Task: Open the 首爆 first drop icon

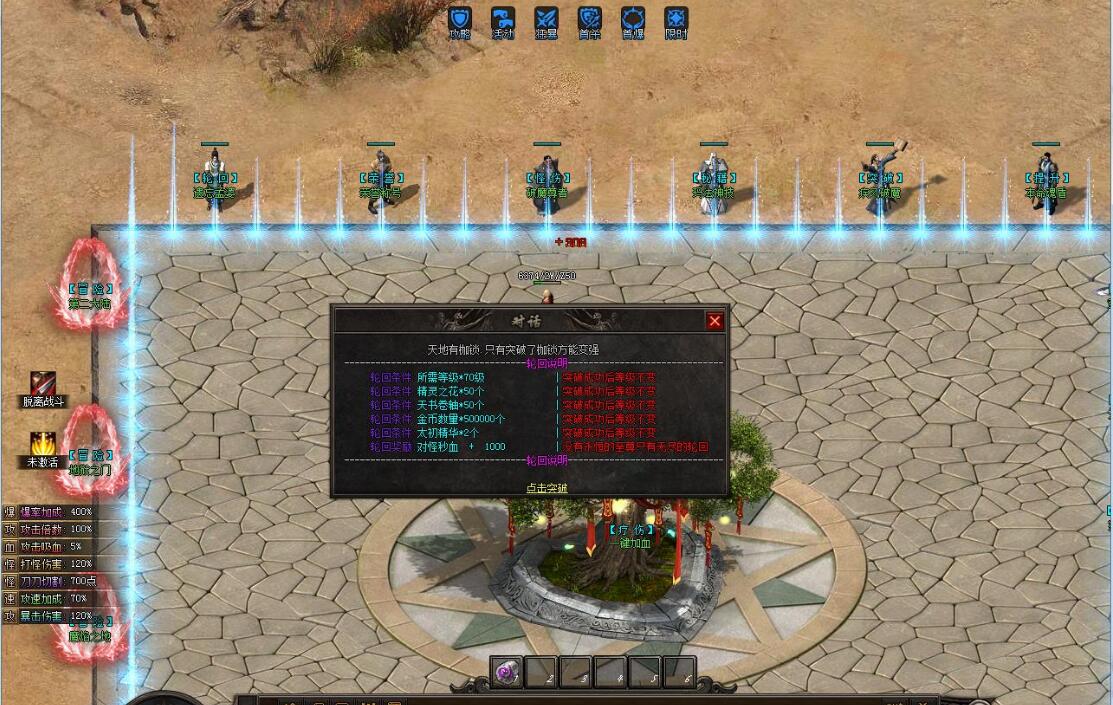Action: [633, 20]
